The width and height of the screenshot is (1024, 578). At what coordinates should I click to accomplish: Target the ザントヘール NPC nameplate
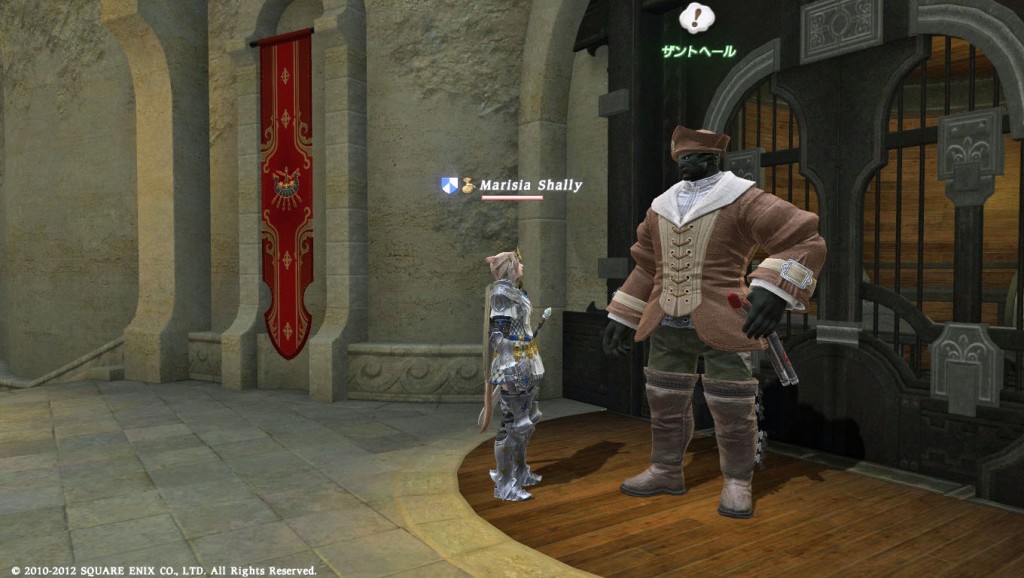698,51
